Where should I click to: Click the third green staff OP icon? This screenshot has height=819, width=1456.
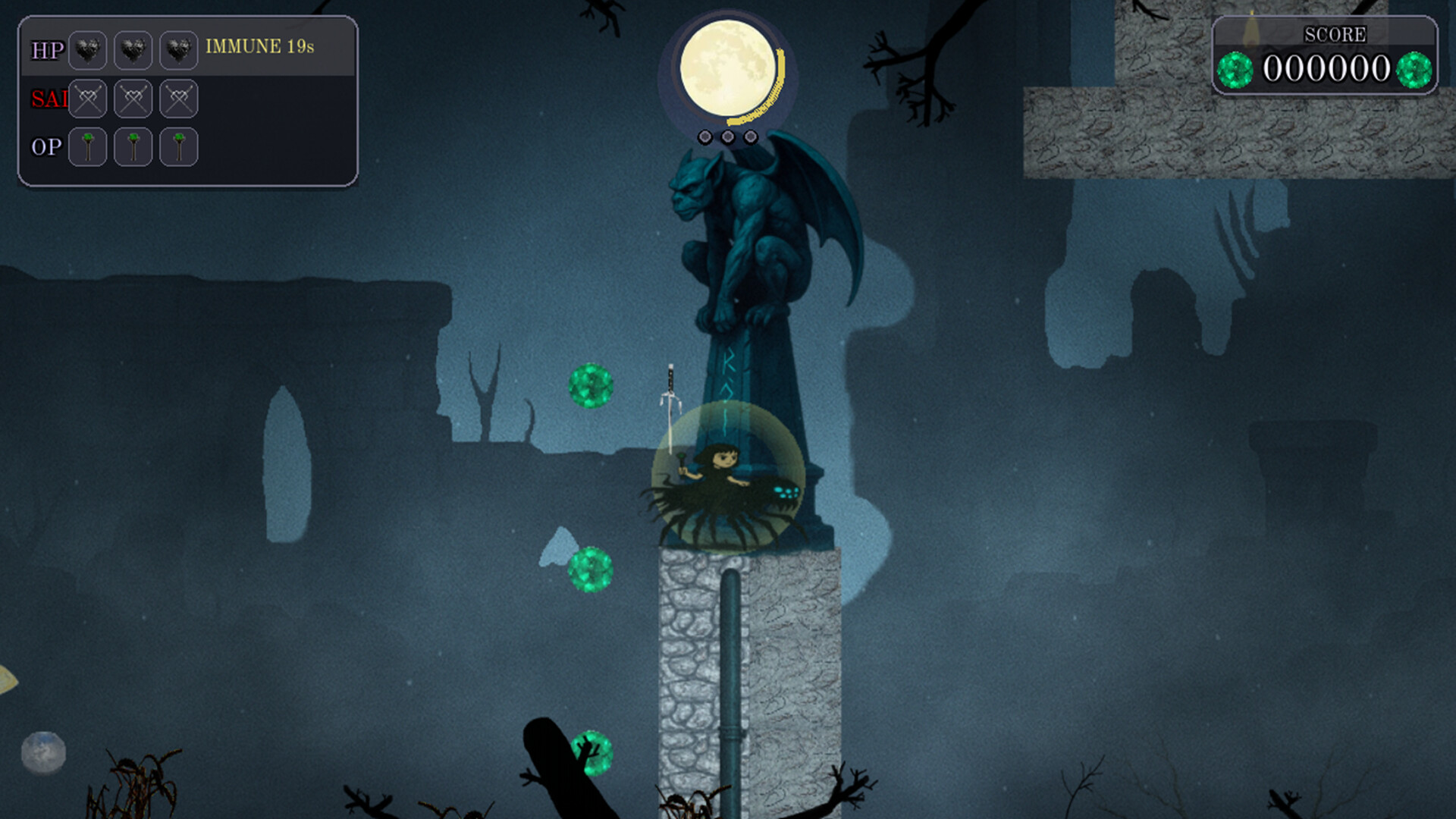click(x=179, y=146)
